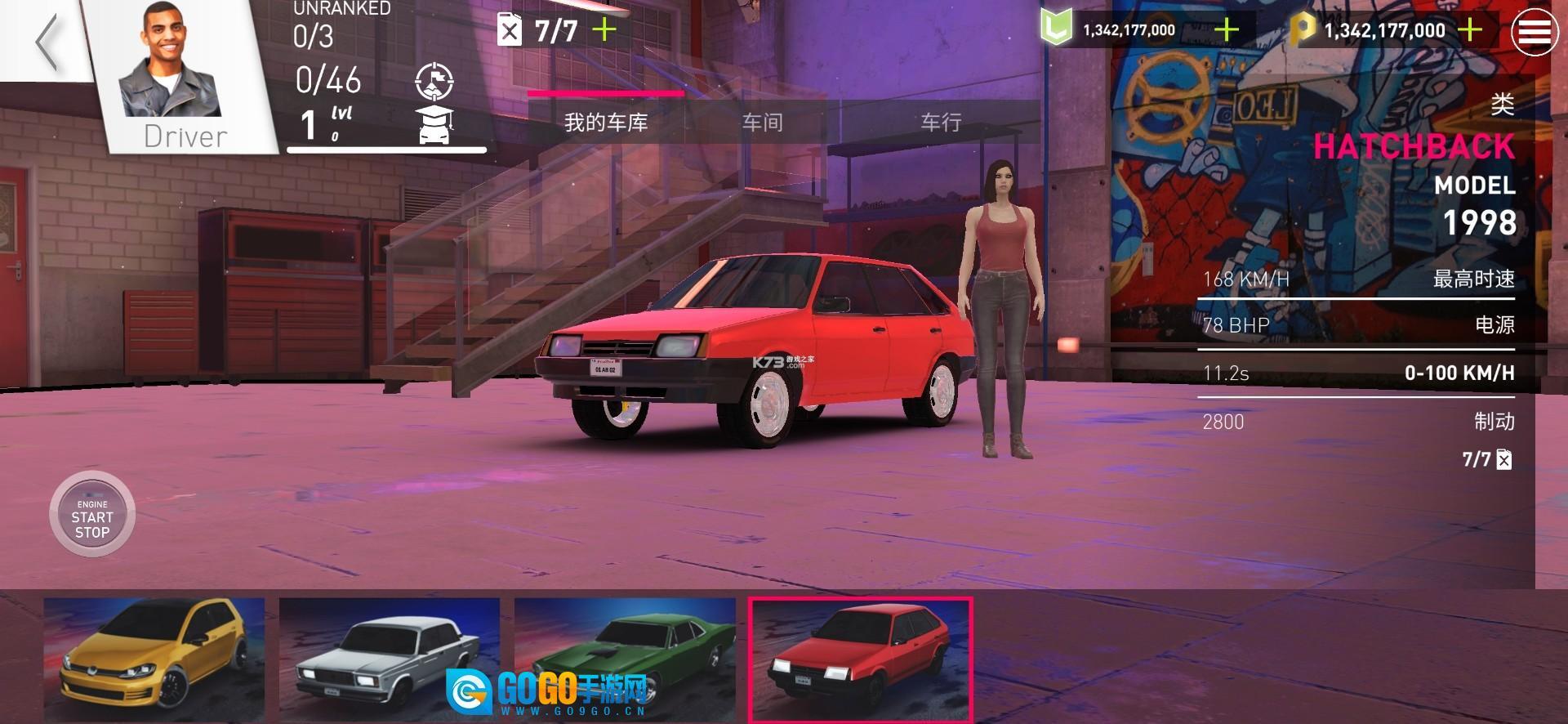Open the hamburger menu
The image size is (1568, 724).
(x=1534, y=32)
